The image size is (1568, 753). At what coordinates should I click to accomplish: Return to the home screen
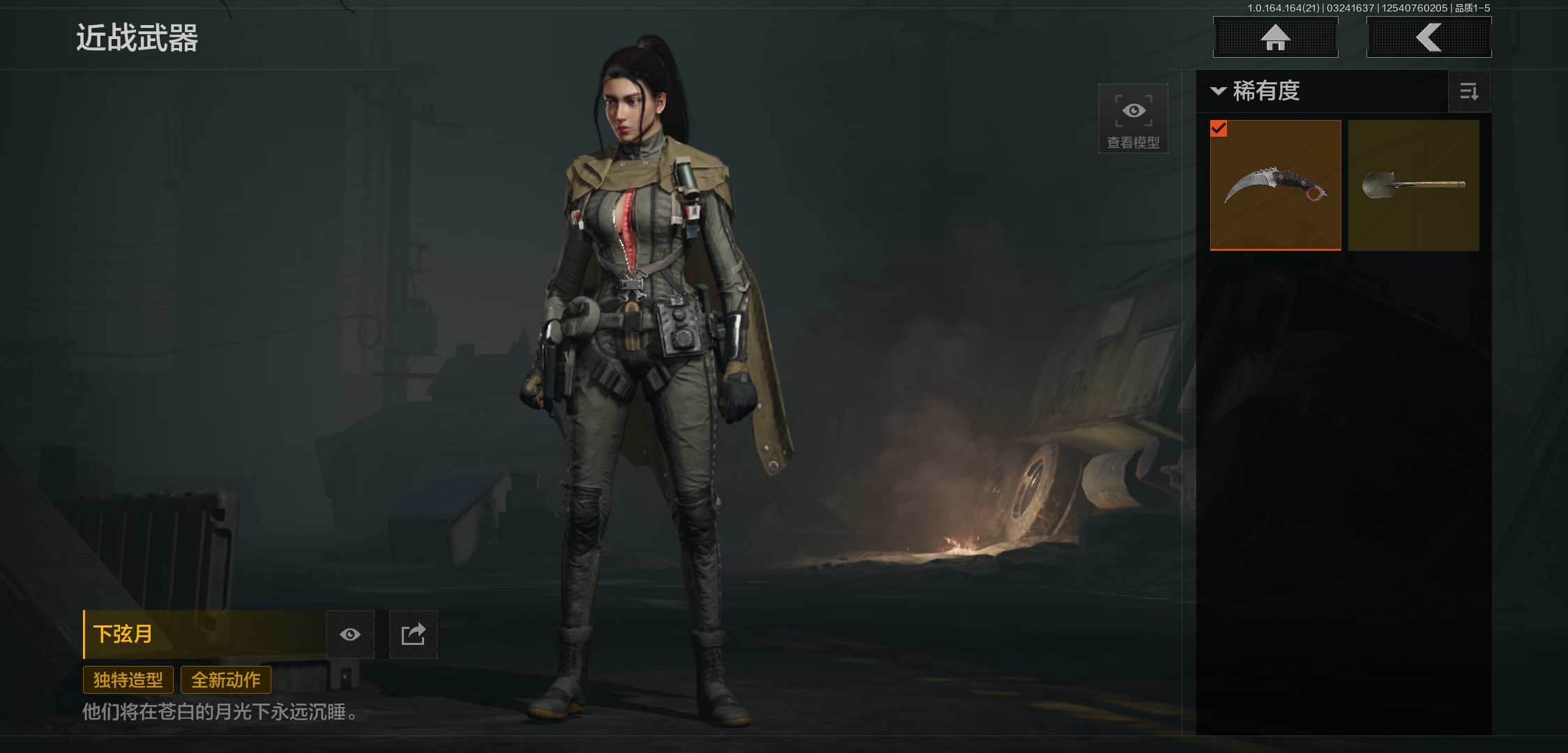coord(1275,38)
